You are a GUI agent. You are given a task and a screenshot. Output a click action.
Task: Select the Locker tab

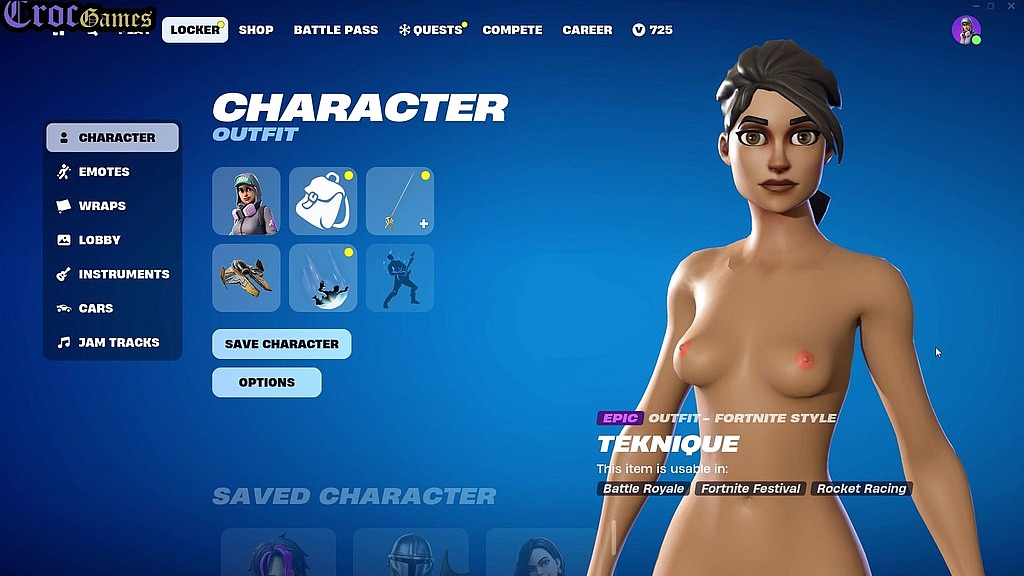tap(195, 30)
